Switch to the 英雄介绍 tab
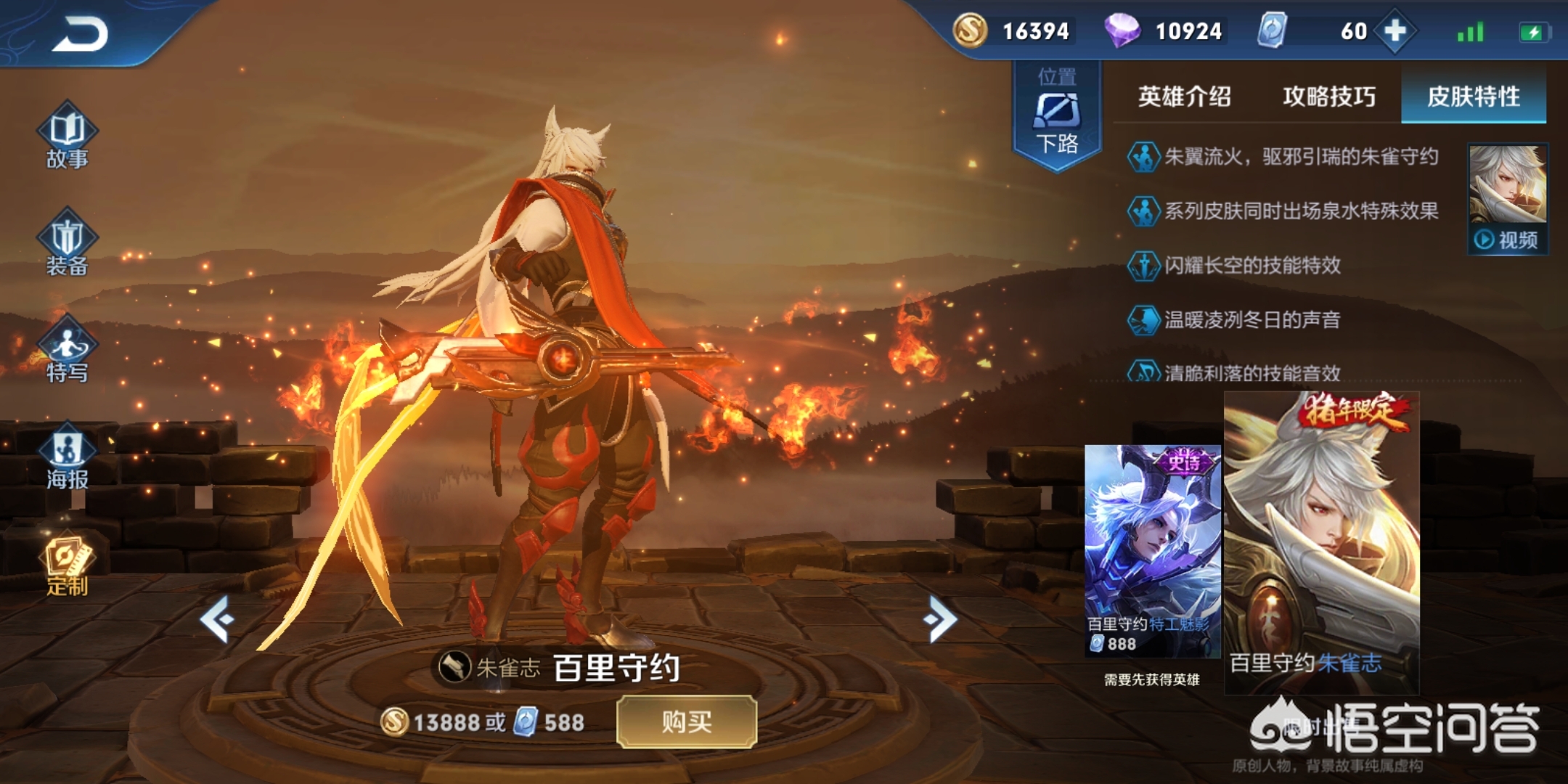Screen dimensions: 1568x784 pos(1184,97)
